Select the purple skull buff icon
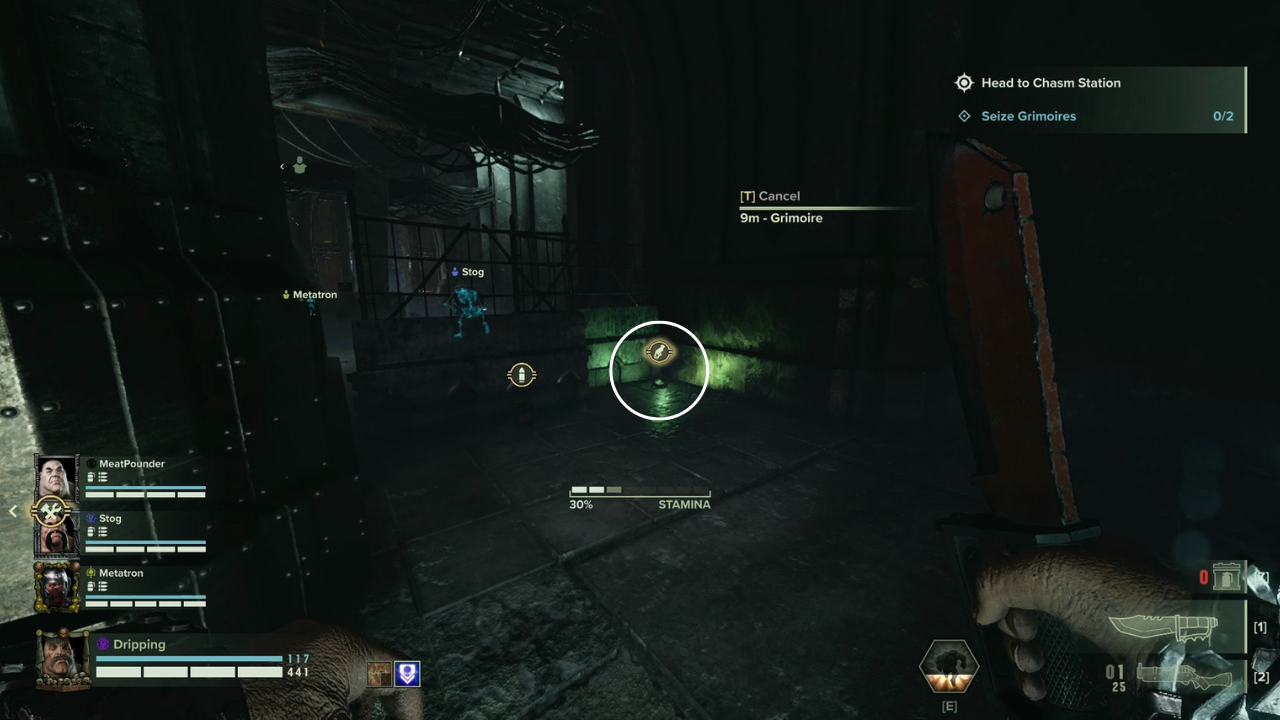The image size is (1280, 720). click(406, 674)
